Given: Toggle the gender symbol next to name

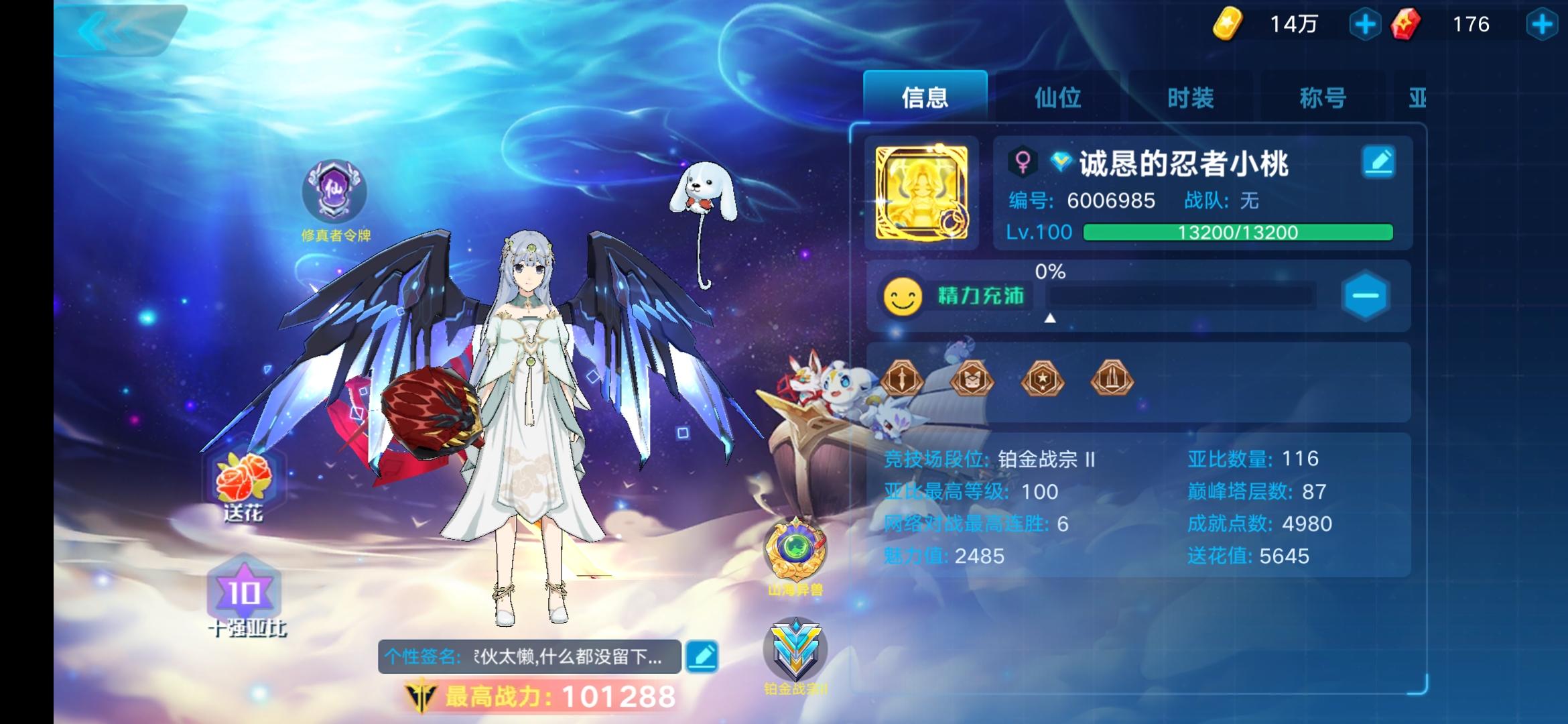Looking at the screenshot, I should click(1021, 161).
